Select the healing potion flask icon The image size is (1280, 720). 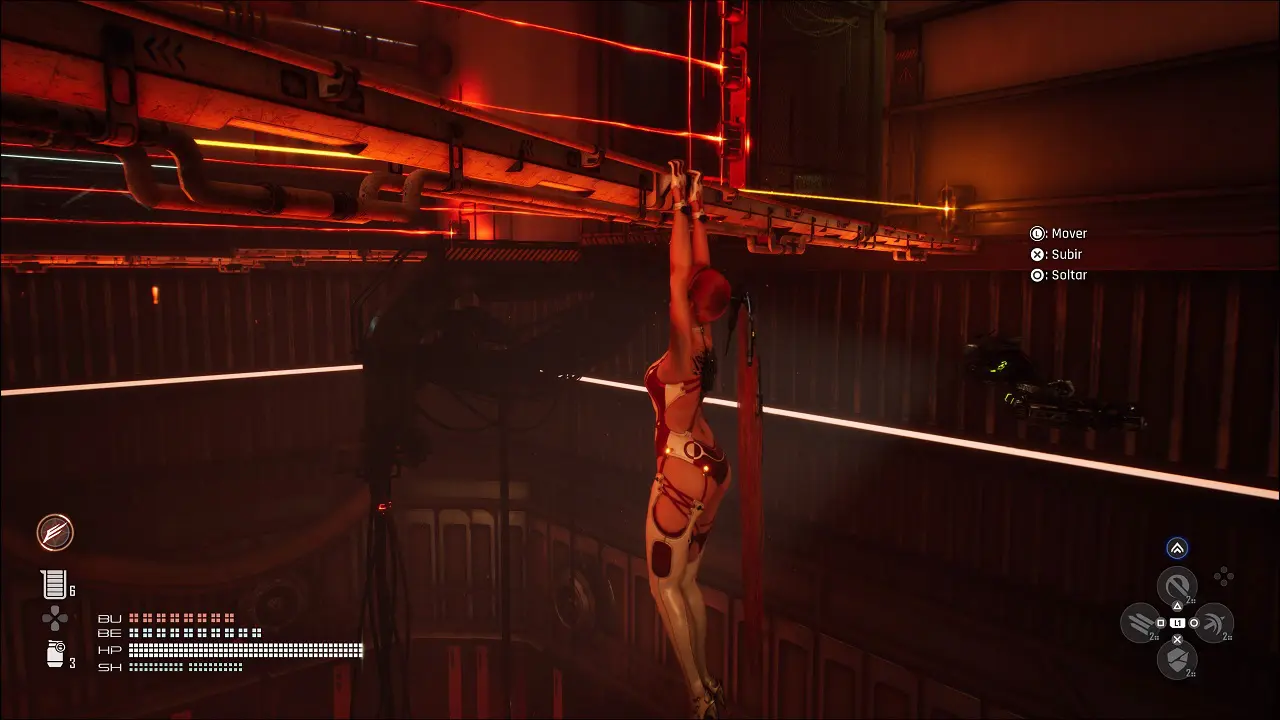point(52,584)
